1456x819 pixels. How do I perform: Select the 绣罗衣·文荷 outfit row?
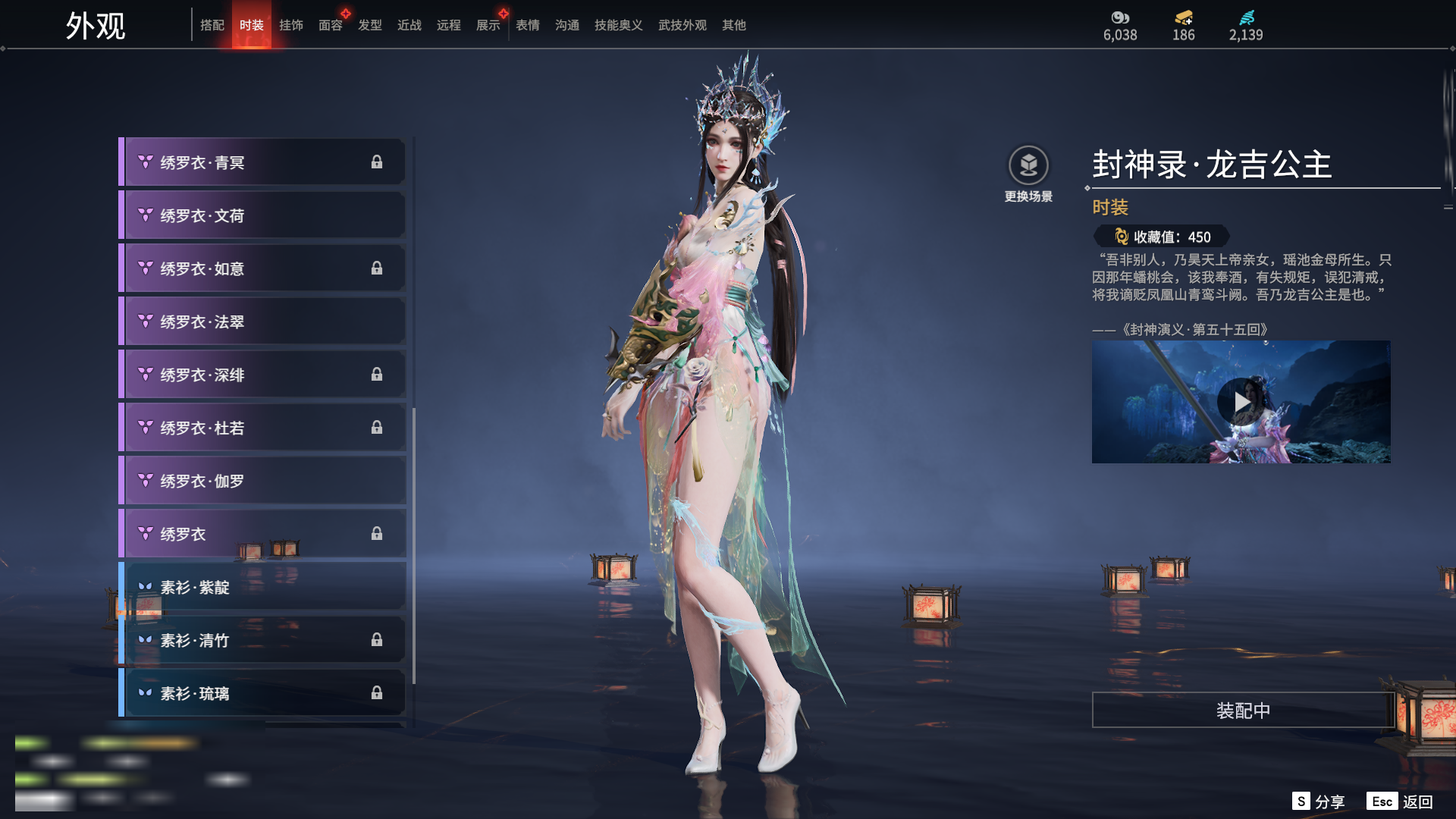tap(262, 215)
